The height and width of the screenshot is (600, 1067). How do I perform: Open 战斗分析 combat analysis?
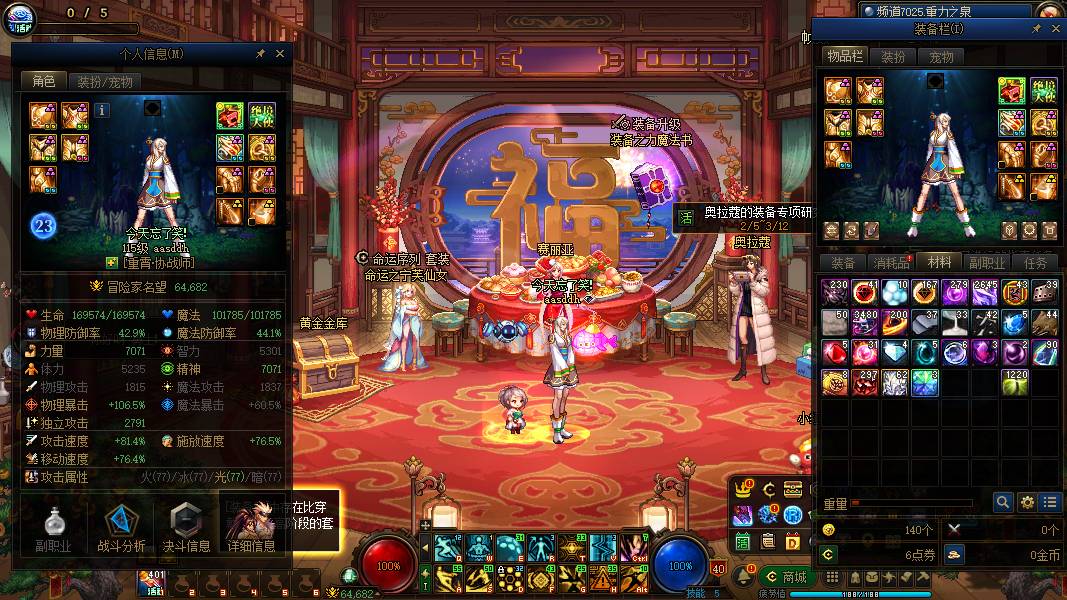point(121,528)
